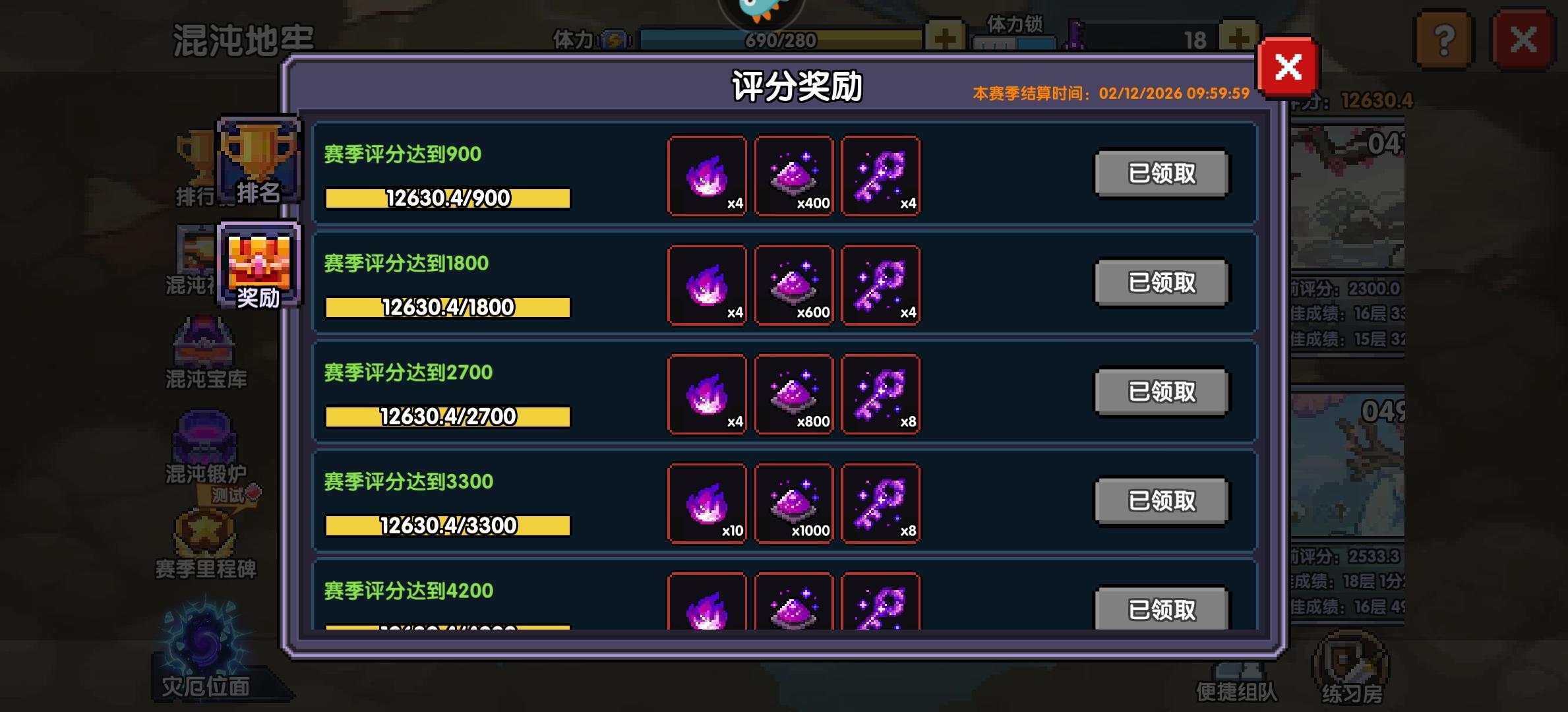This screenshot has width=1568, height=712.
Task: Click the x1000 dust reward in 3300 tier
Action: coord(795,502)
